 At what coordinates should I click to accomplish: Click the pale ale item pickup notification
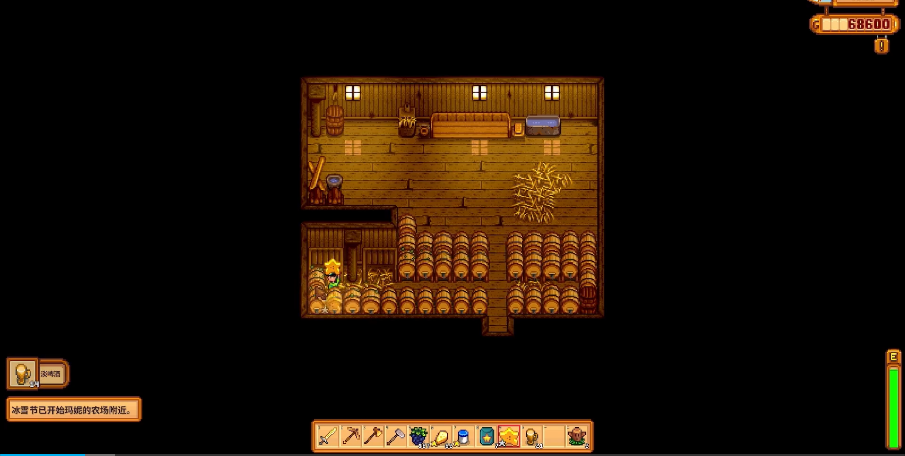click(x=38, y=374)
